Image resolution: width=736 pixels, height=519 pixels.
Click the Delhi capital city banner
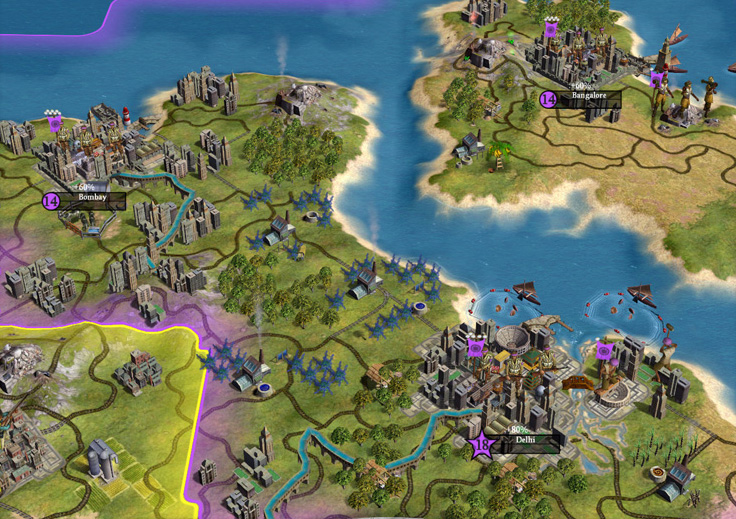524,441
